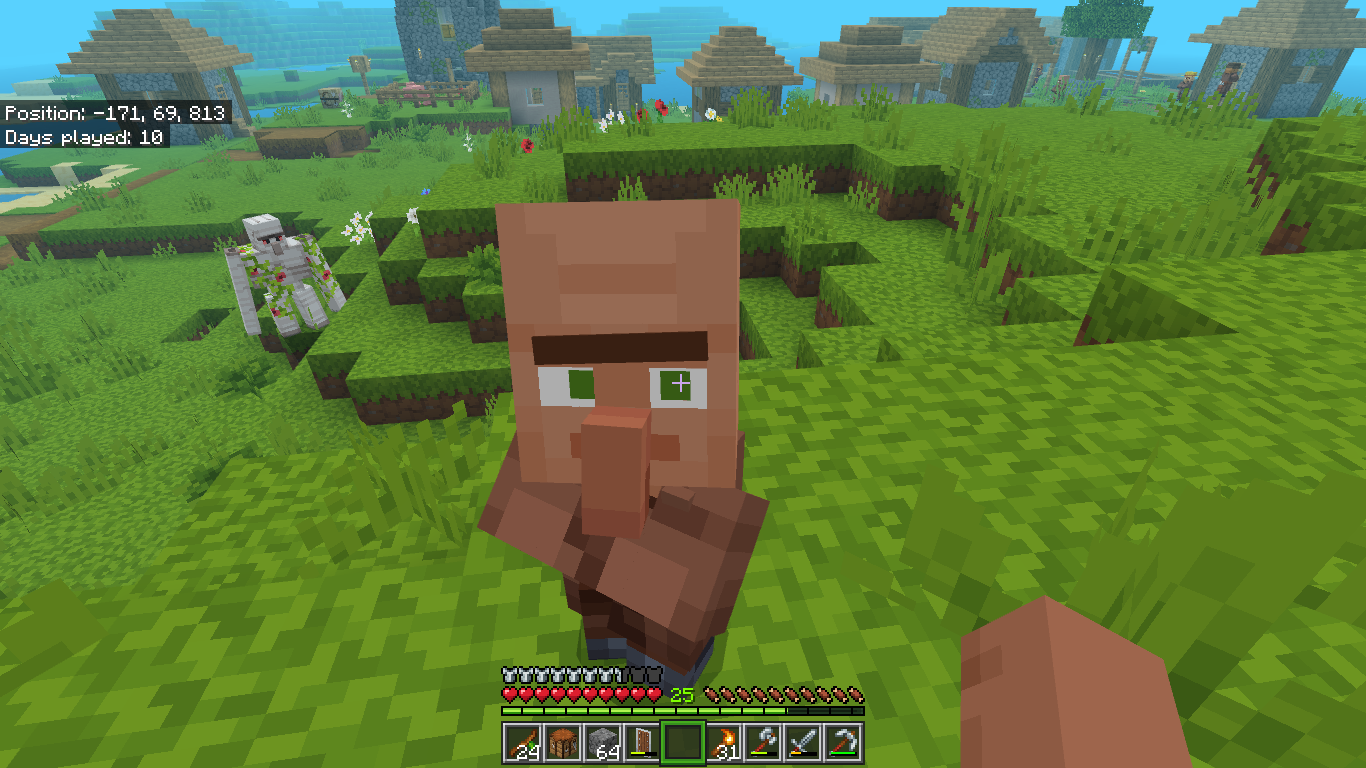1366x768 pixels.
Task: Equip the shield from the hotbar
Action: point(644,743)
